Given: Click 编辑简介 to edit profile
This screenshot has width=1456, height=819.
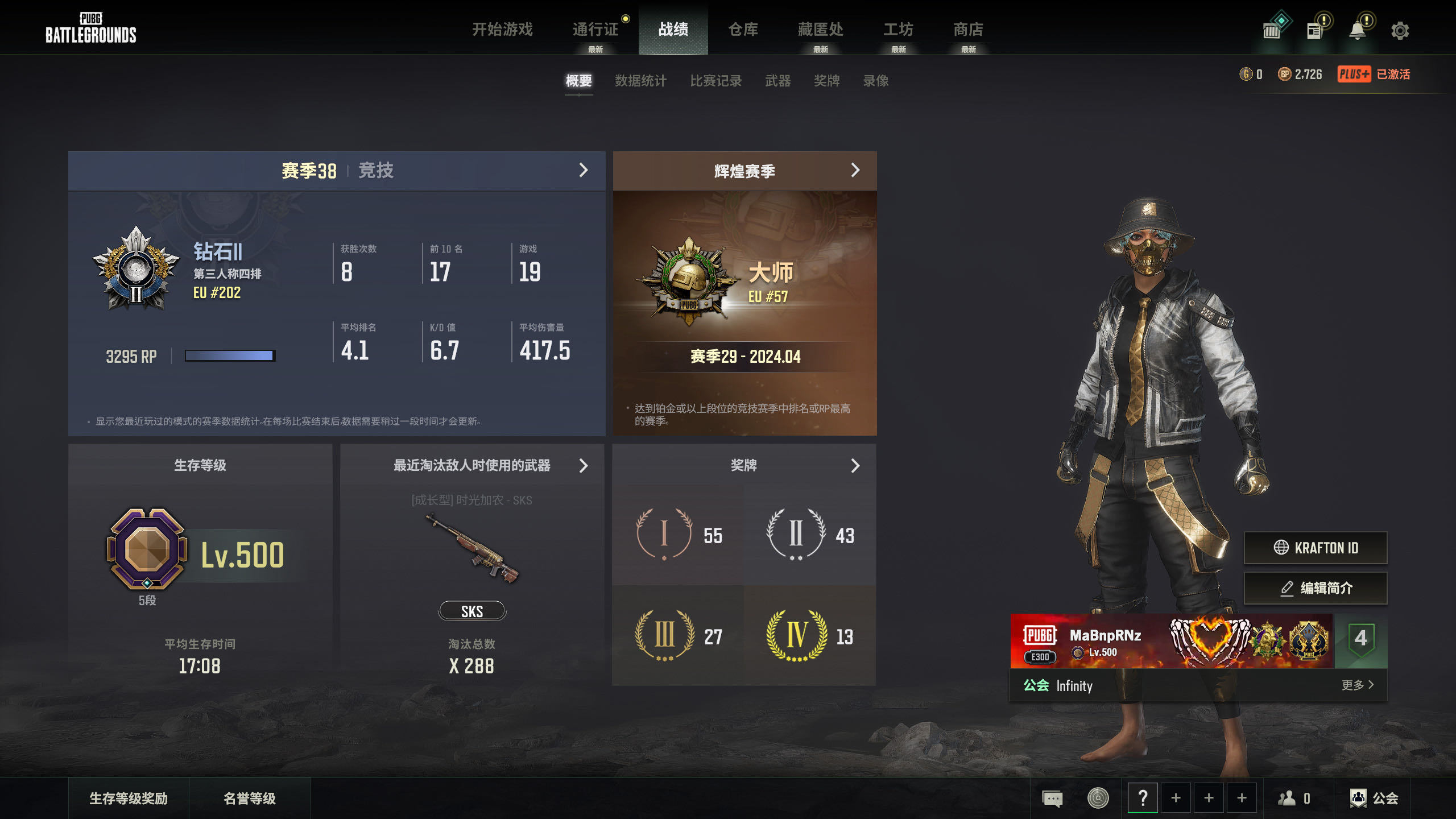Looking at the screenshot, I should pos(1315,588).
